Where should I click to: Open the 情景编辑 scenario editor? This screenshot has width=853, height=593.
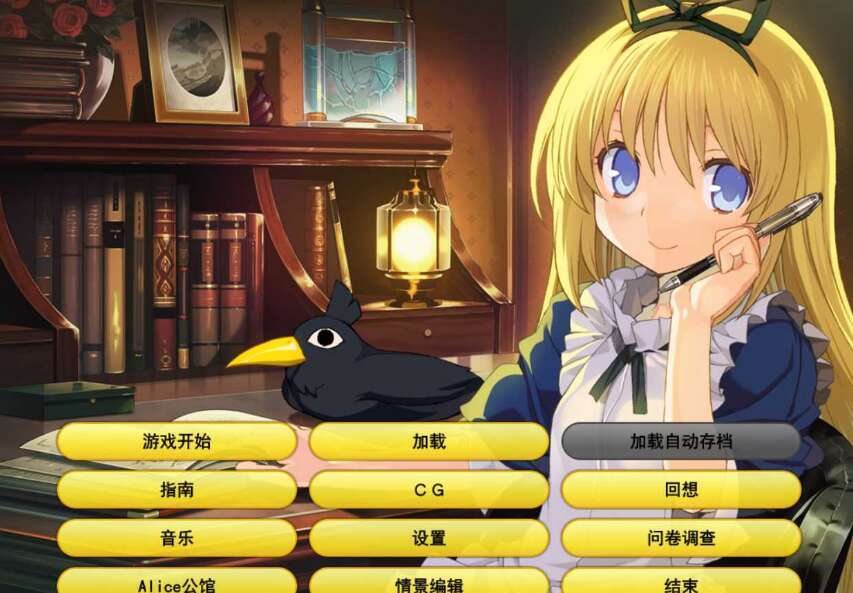[x=429, y=582]
